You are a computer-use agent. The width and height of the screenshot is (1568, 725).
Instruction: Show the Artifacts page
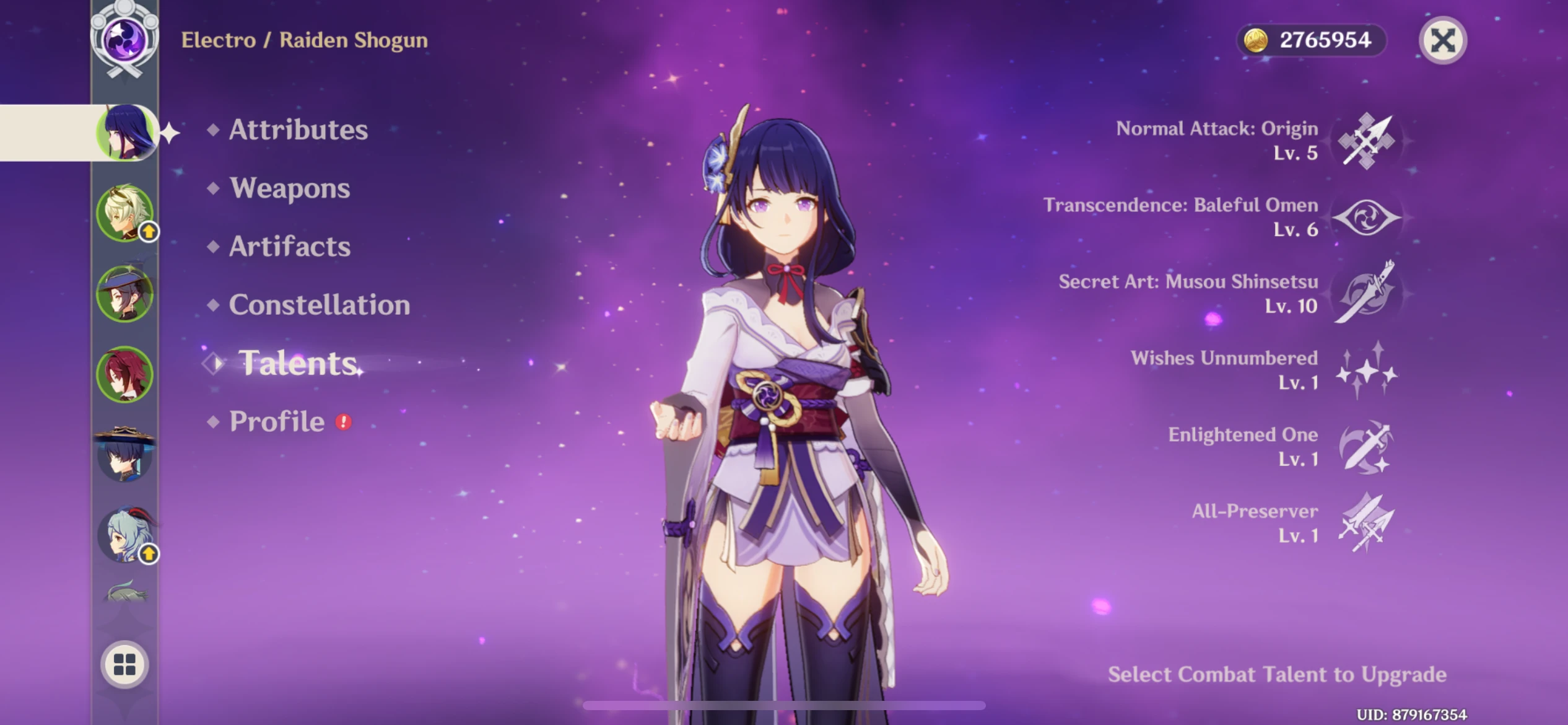click(x=289, y=247)
